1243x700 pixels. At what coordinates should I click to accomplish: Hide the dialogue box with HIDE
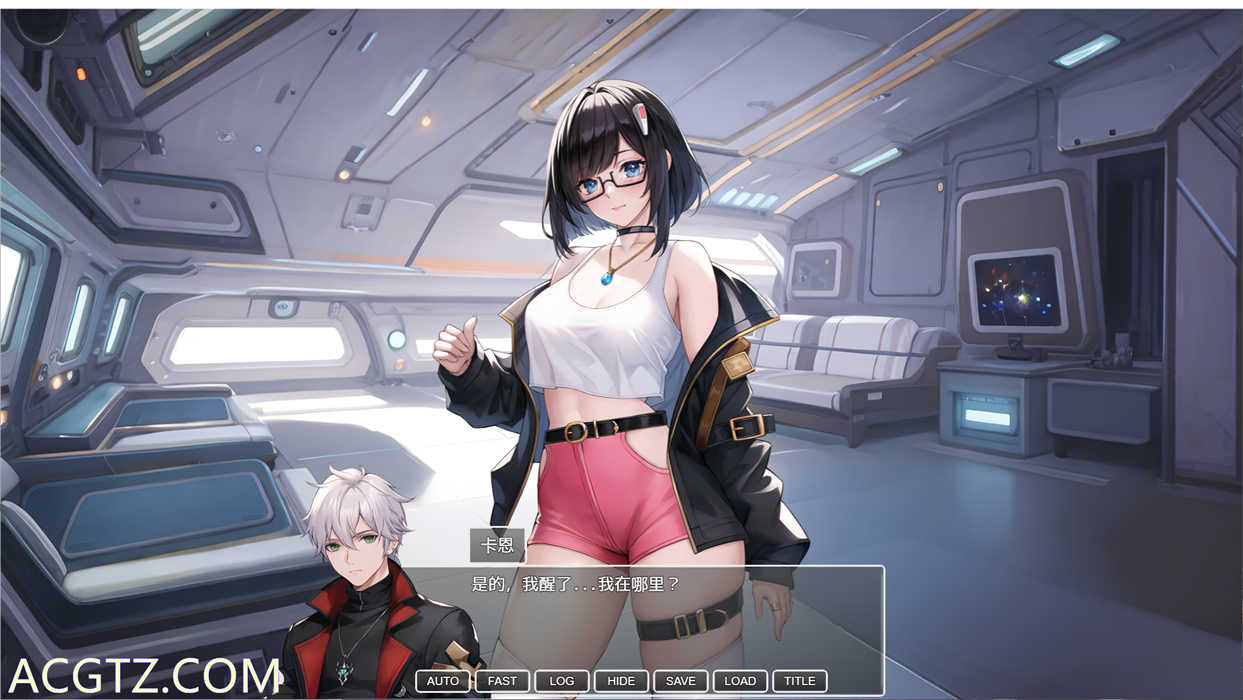click(621, 681)
